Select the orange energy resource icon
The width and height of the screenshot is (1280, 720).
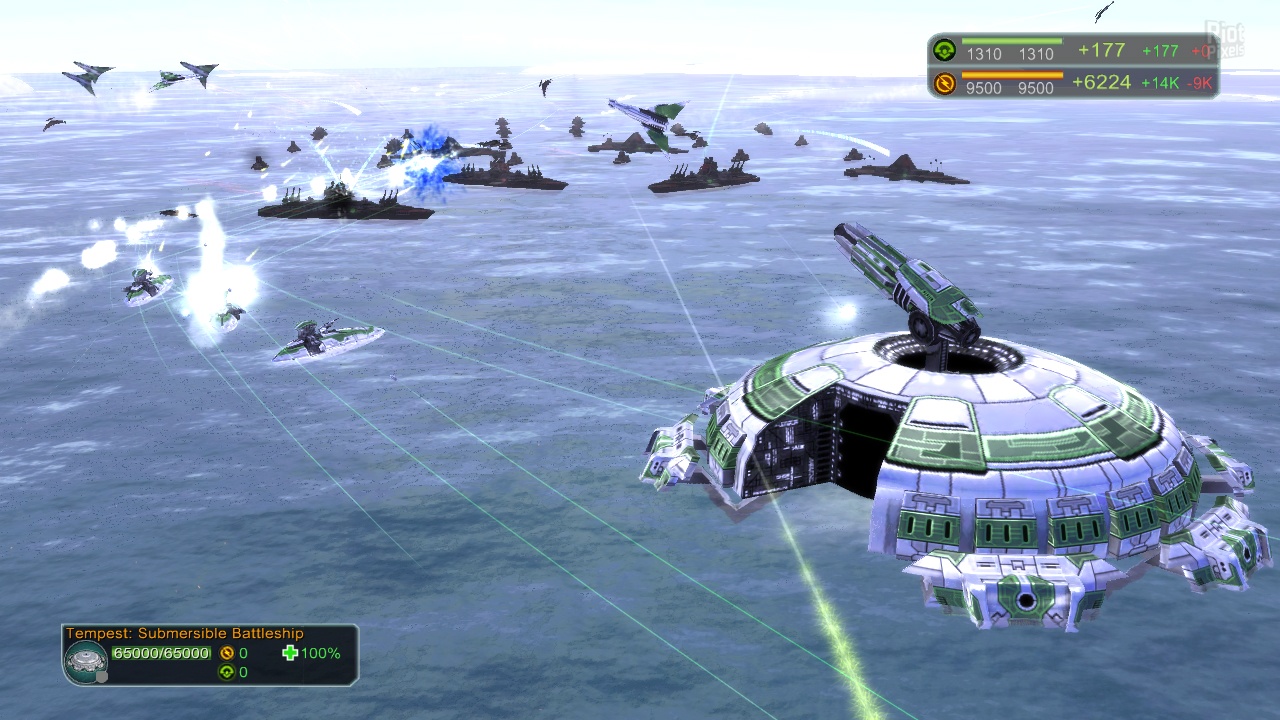click(x=943, y=83)
